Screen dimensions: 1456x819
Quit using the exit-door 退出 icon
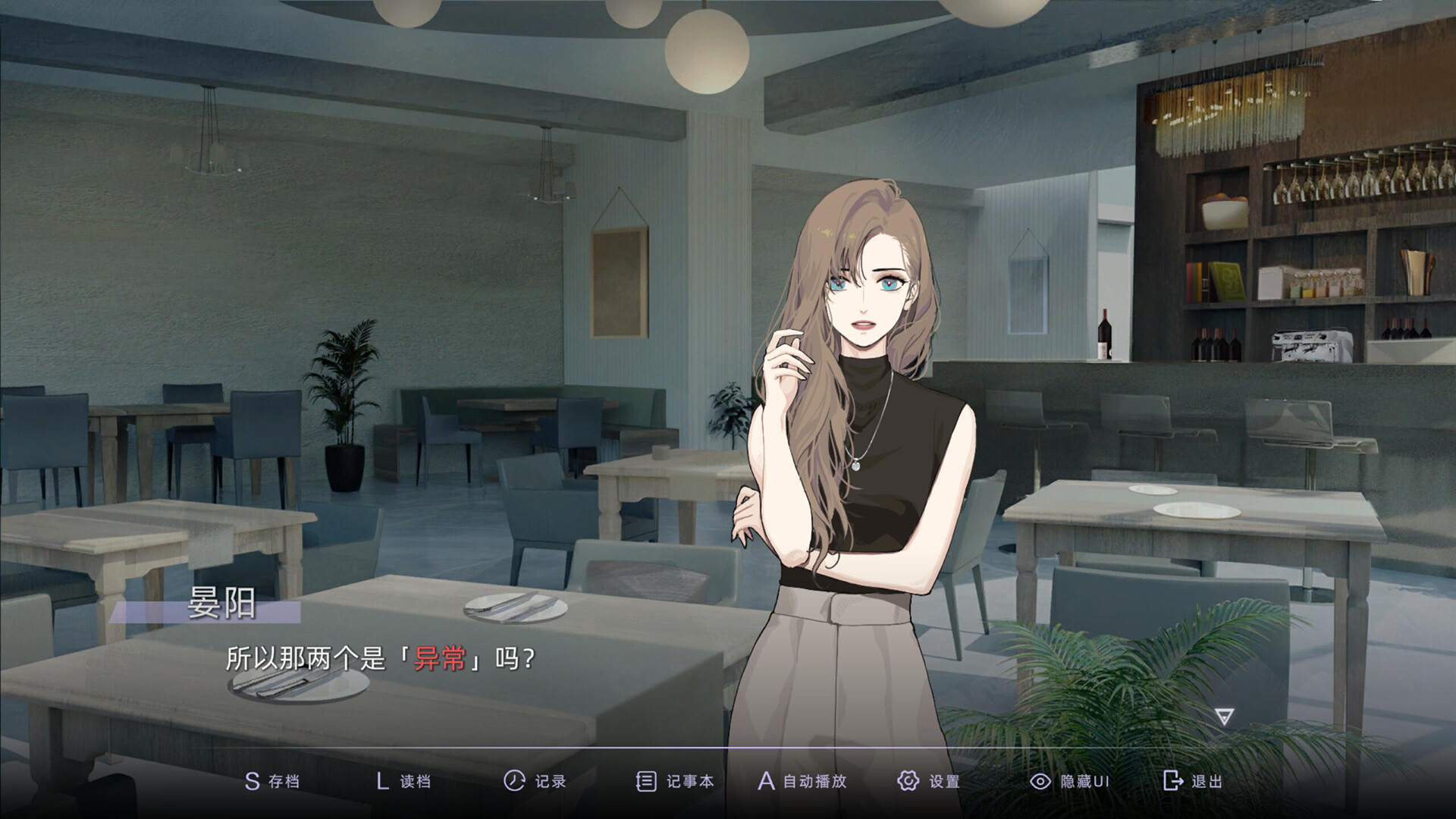(x=1172, y=780)
